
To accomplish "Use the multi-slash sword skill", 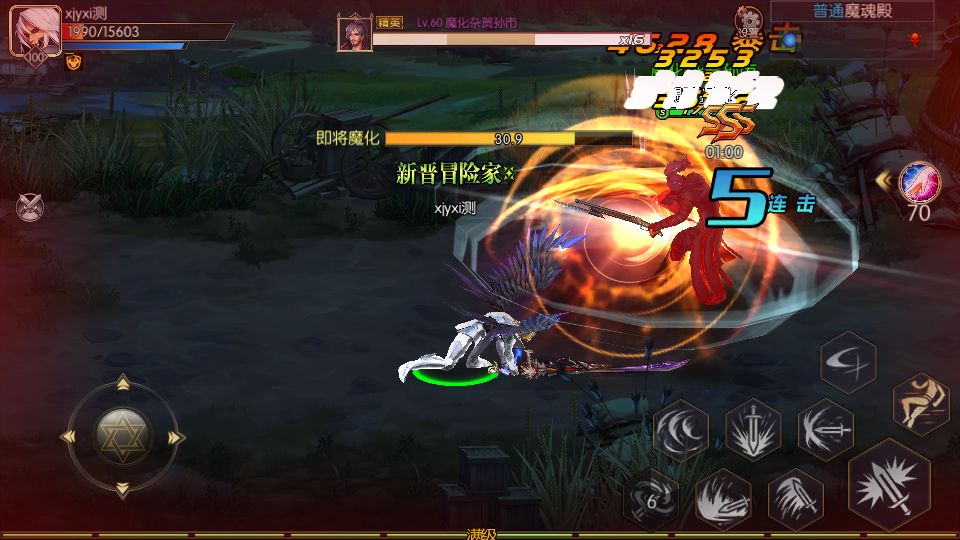I will pyautogui.click(x=795, y=497).
